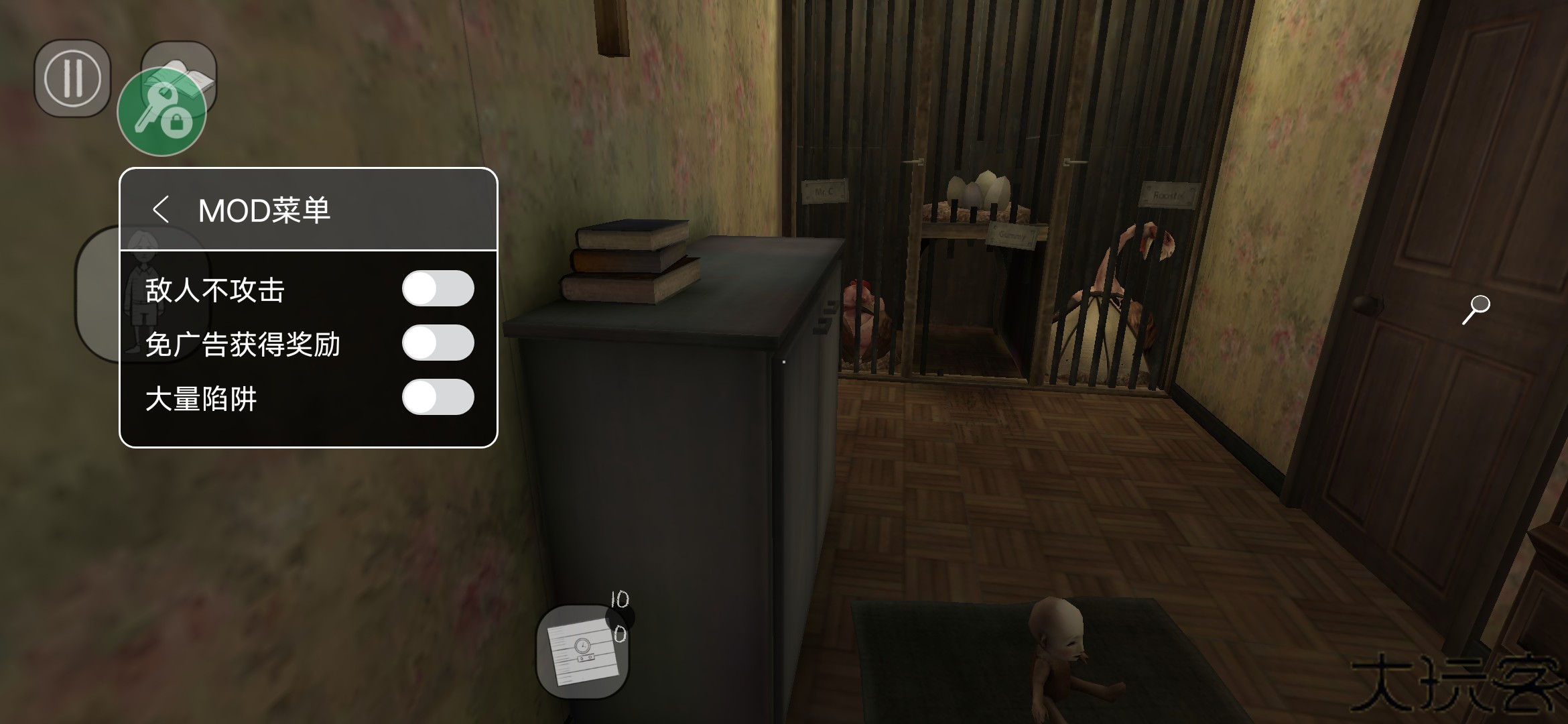Screen dimensions: 1568x724
Task: Enable the 免广告获得奖励 switch
Action: click(438, 343)
